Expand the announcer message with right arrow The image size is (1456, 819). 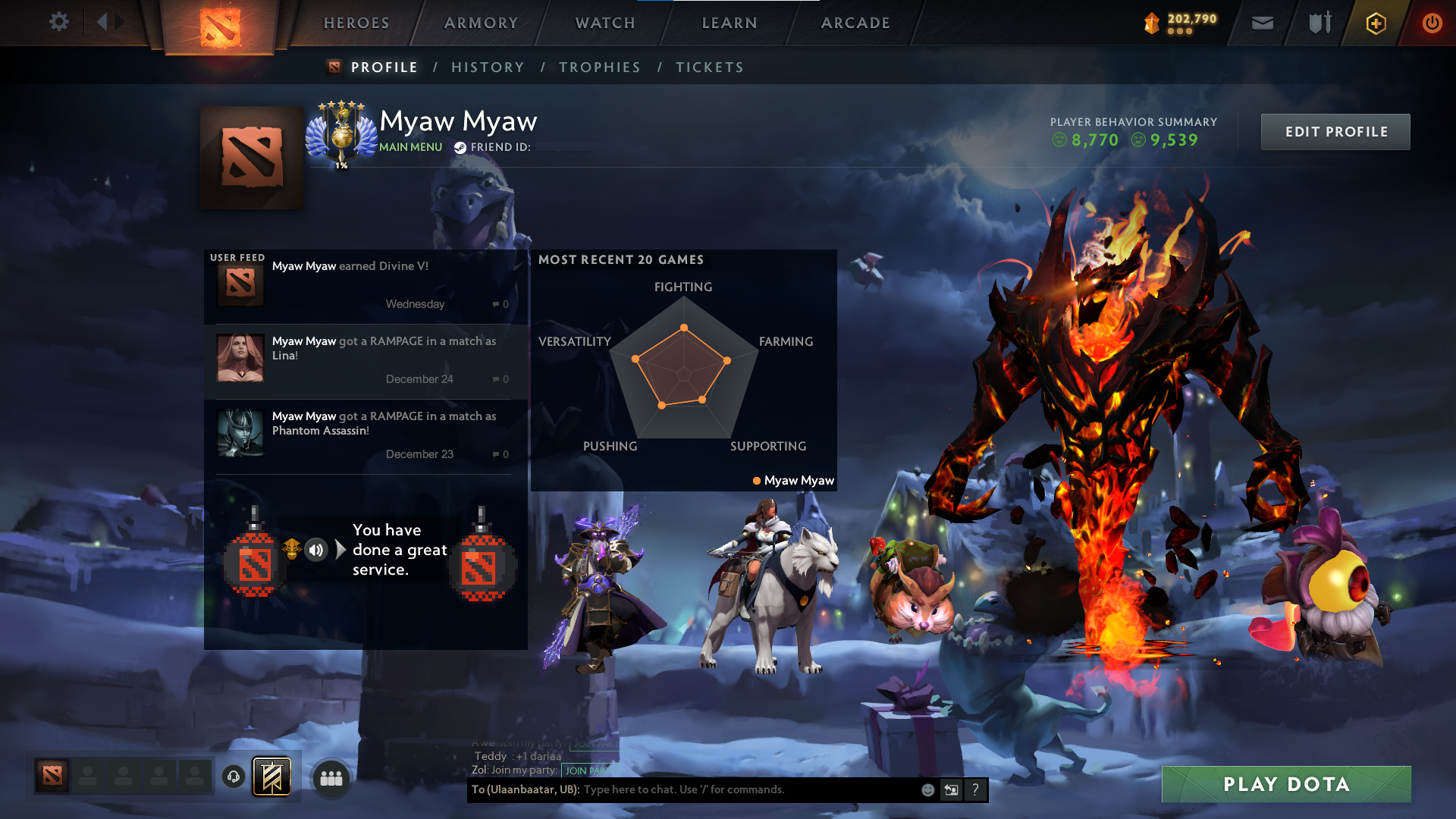click(x=340, y=550)
